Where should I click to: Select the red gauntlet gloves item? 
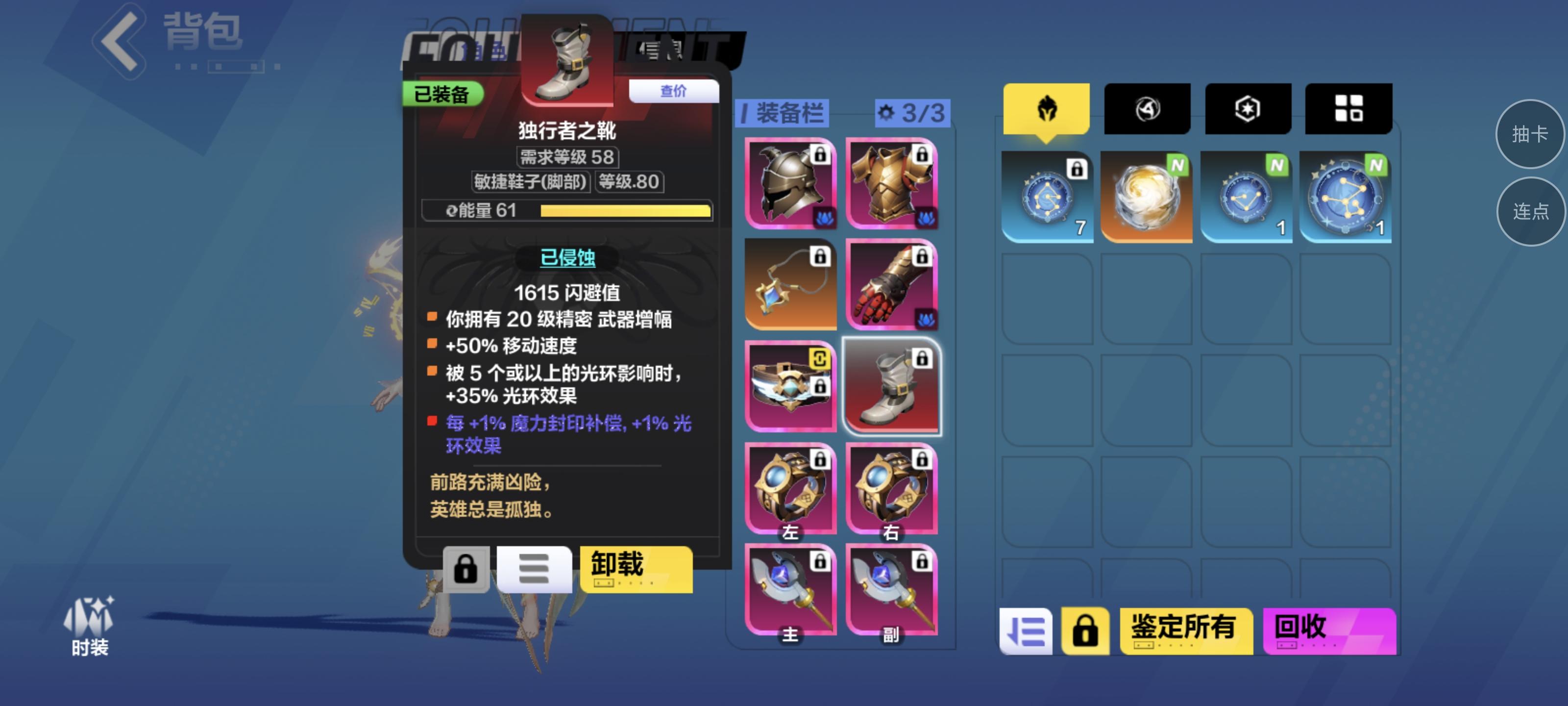point(890,284)
